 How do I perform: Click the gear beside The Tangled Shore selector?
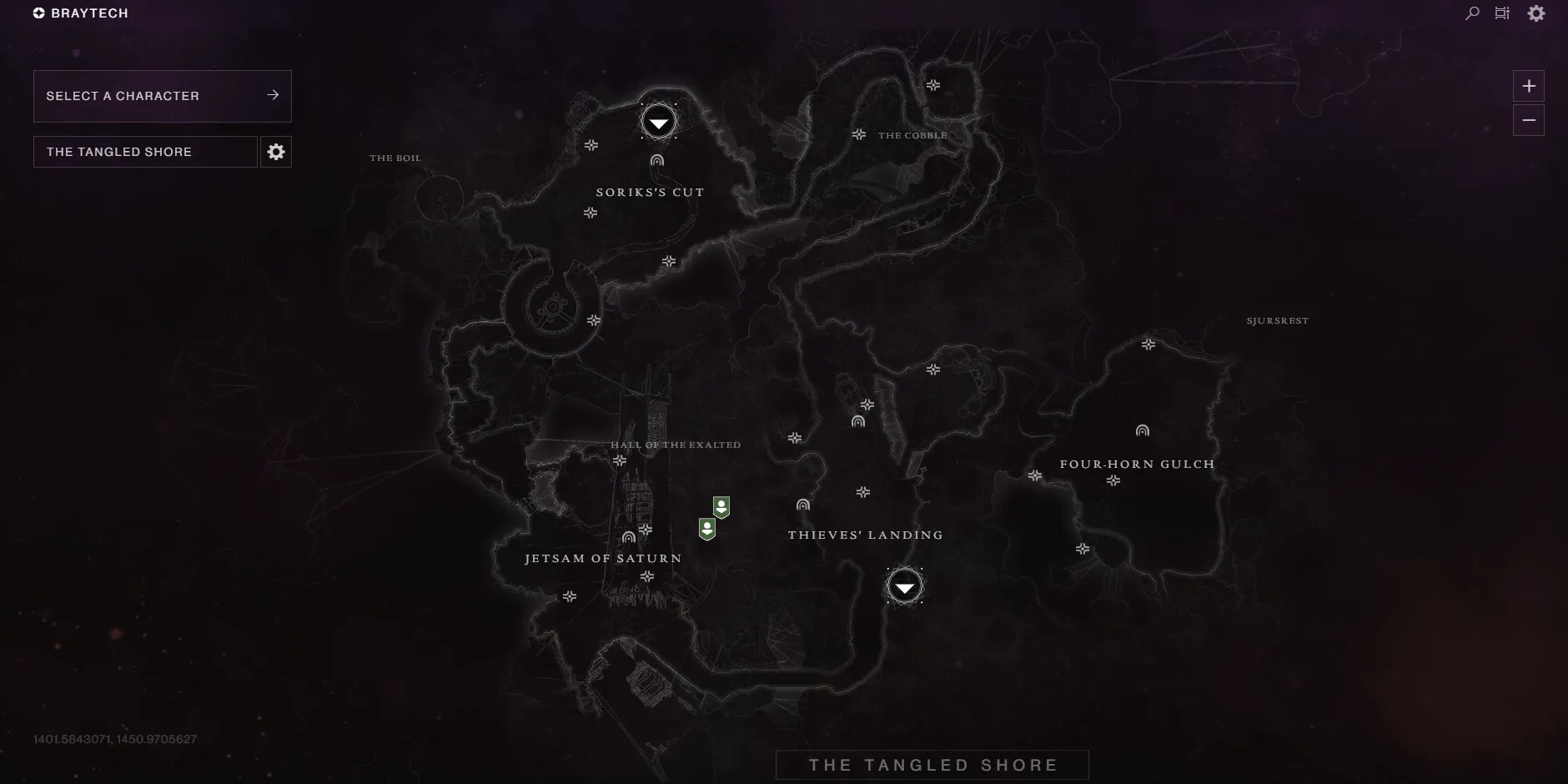pyautogui.click(x=276, y=151)
